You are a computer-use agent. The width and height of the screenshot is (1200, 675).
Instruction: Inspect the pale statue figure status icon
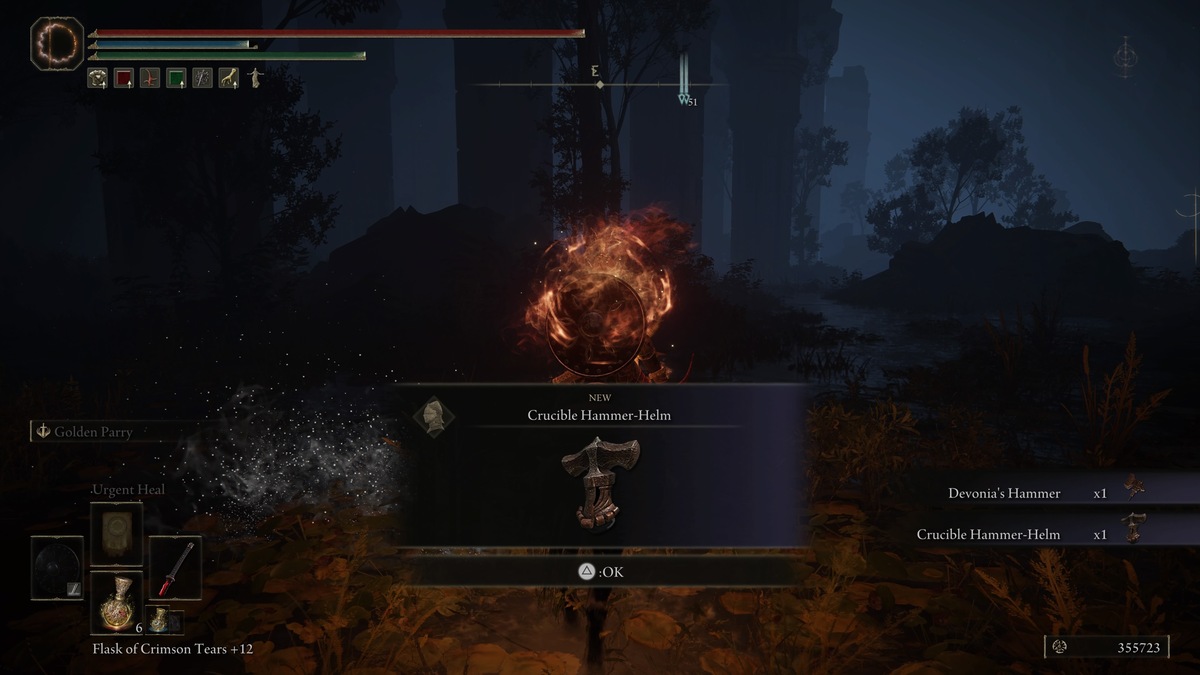pos(255,78)
